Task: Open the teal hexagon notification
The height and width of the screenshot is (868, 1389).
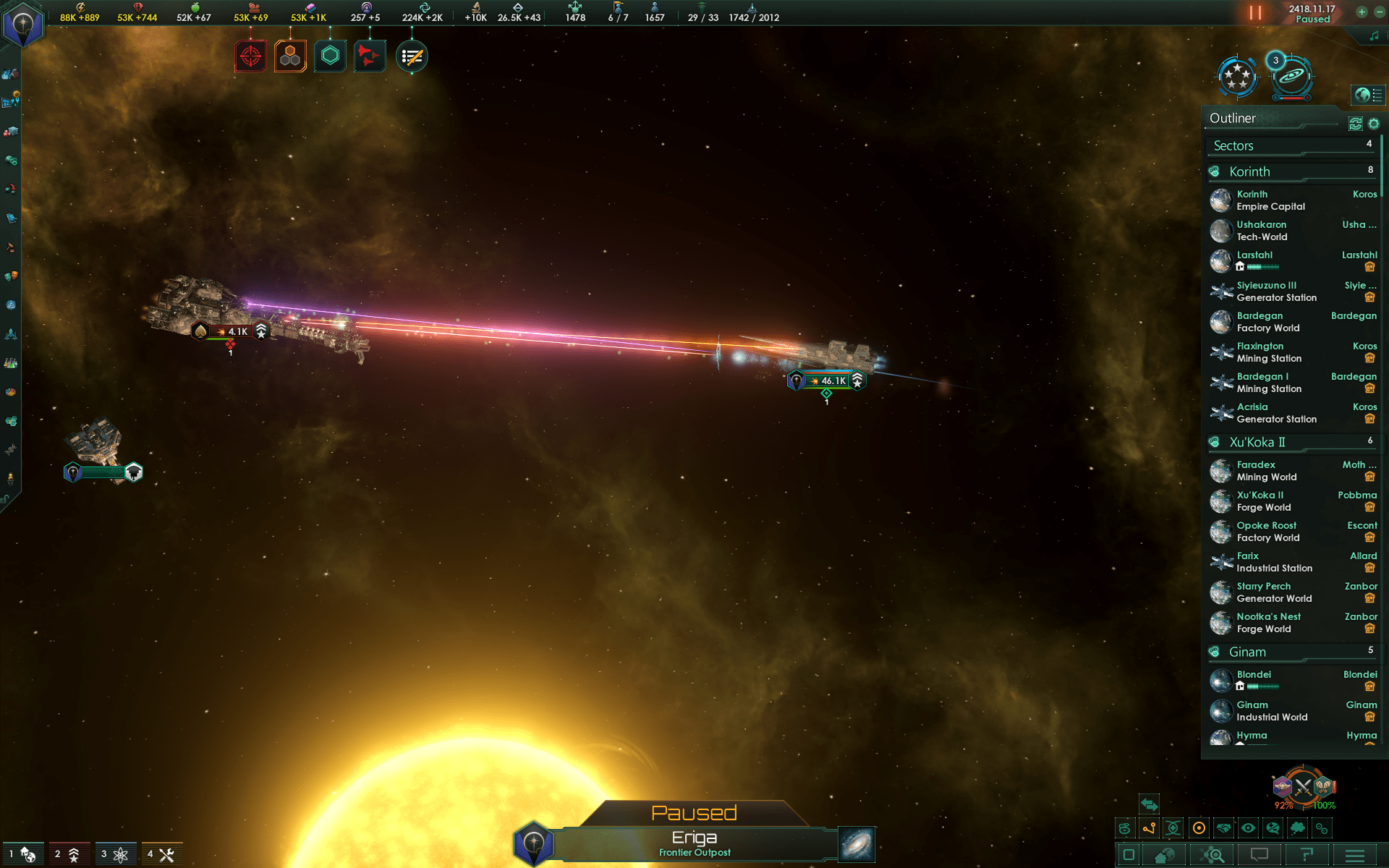Action: pyautogui.click(x=330, y=56)
